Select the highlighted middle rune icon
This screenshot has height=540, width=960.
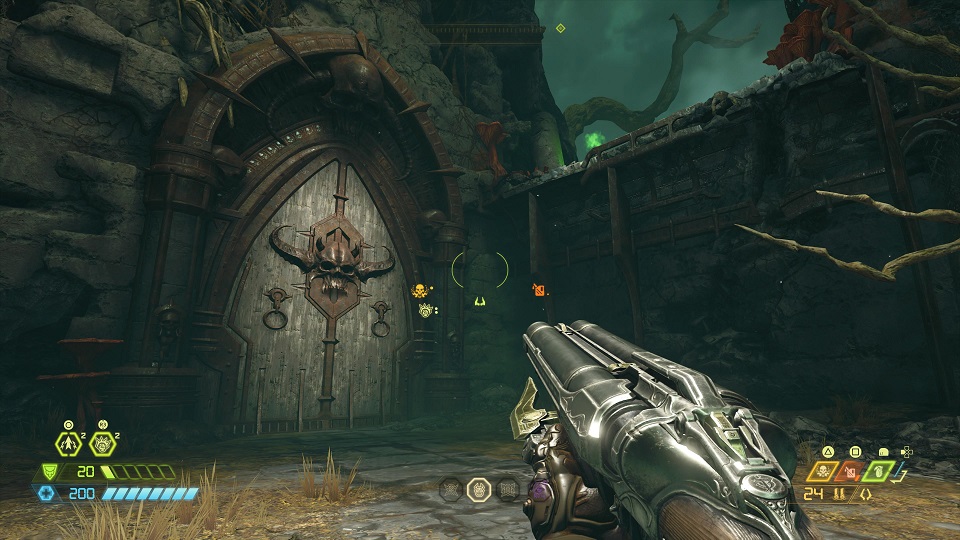pos(480,490)
